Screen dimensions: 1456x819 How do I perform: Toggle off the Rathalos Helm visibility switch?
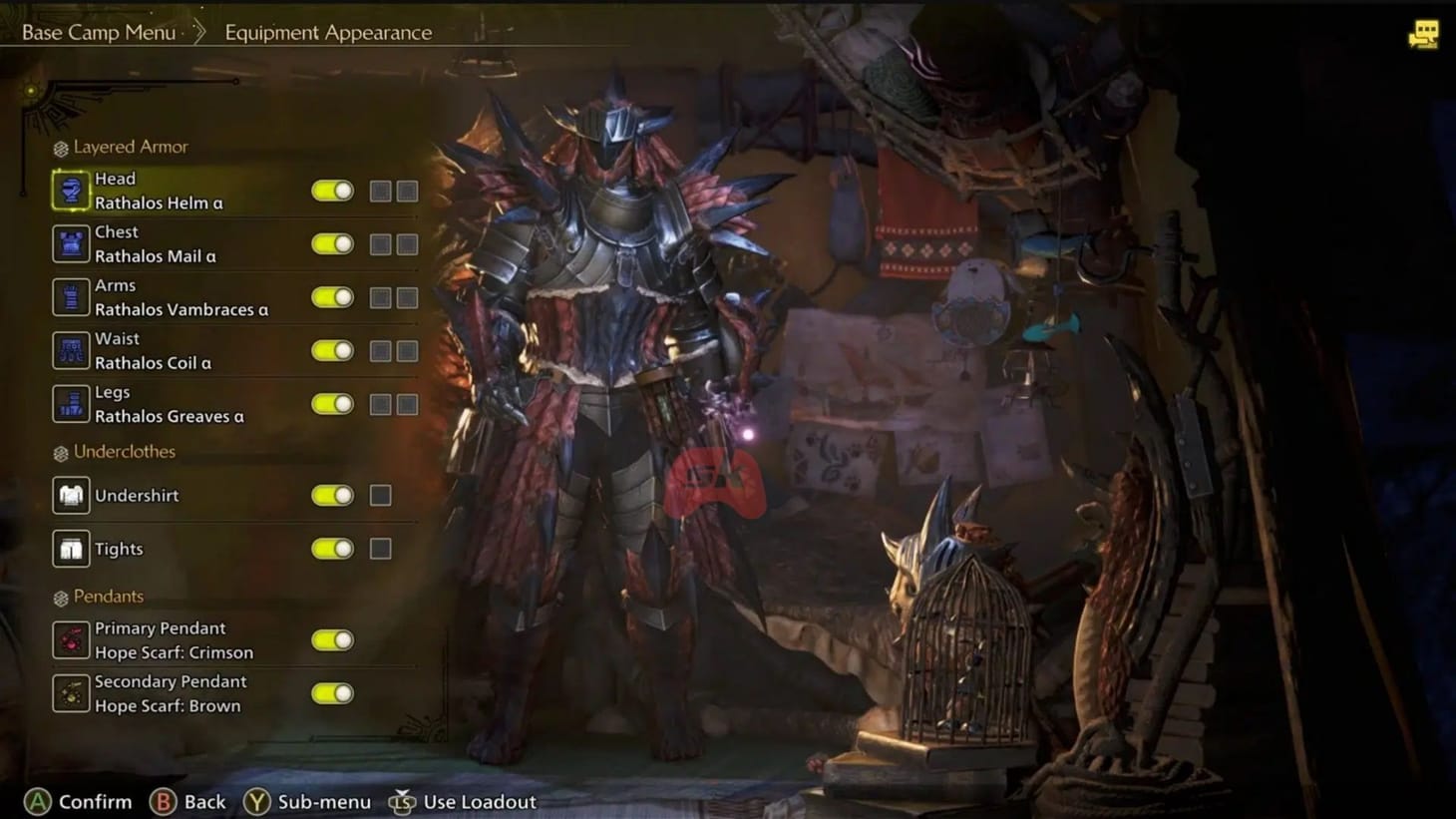click(x=331, y=190)
